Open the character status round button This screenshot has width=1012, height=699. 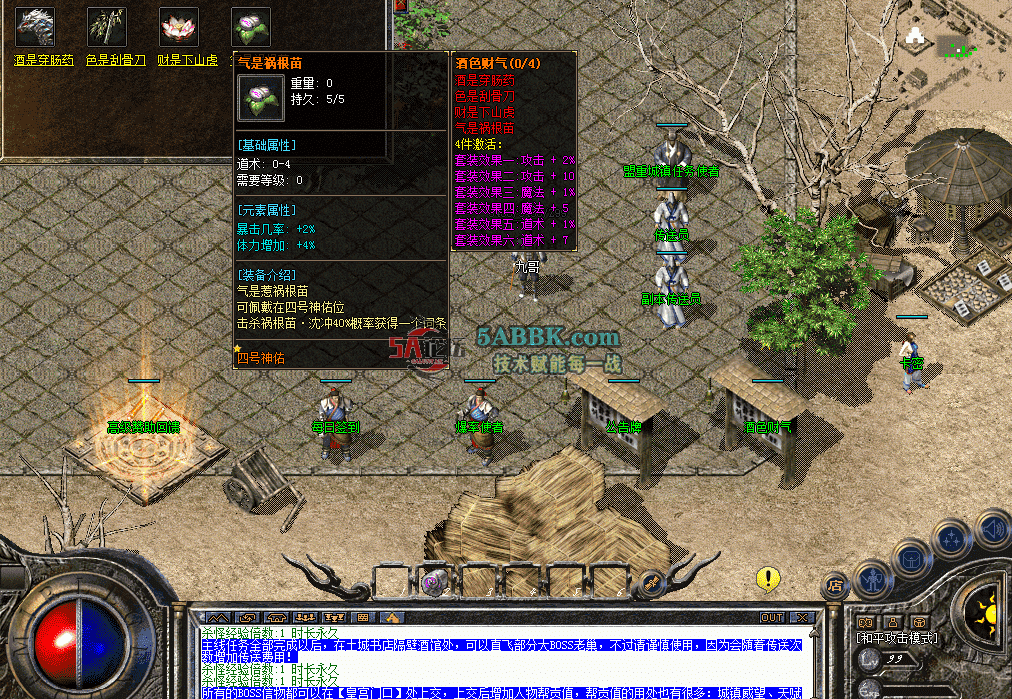coord(873,579)
